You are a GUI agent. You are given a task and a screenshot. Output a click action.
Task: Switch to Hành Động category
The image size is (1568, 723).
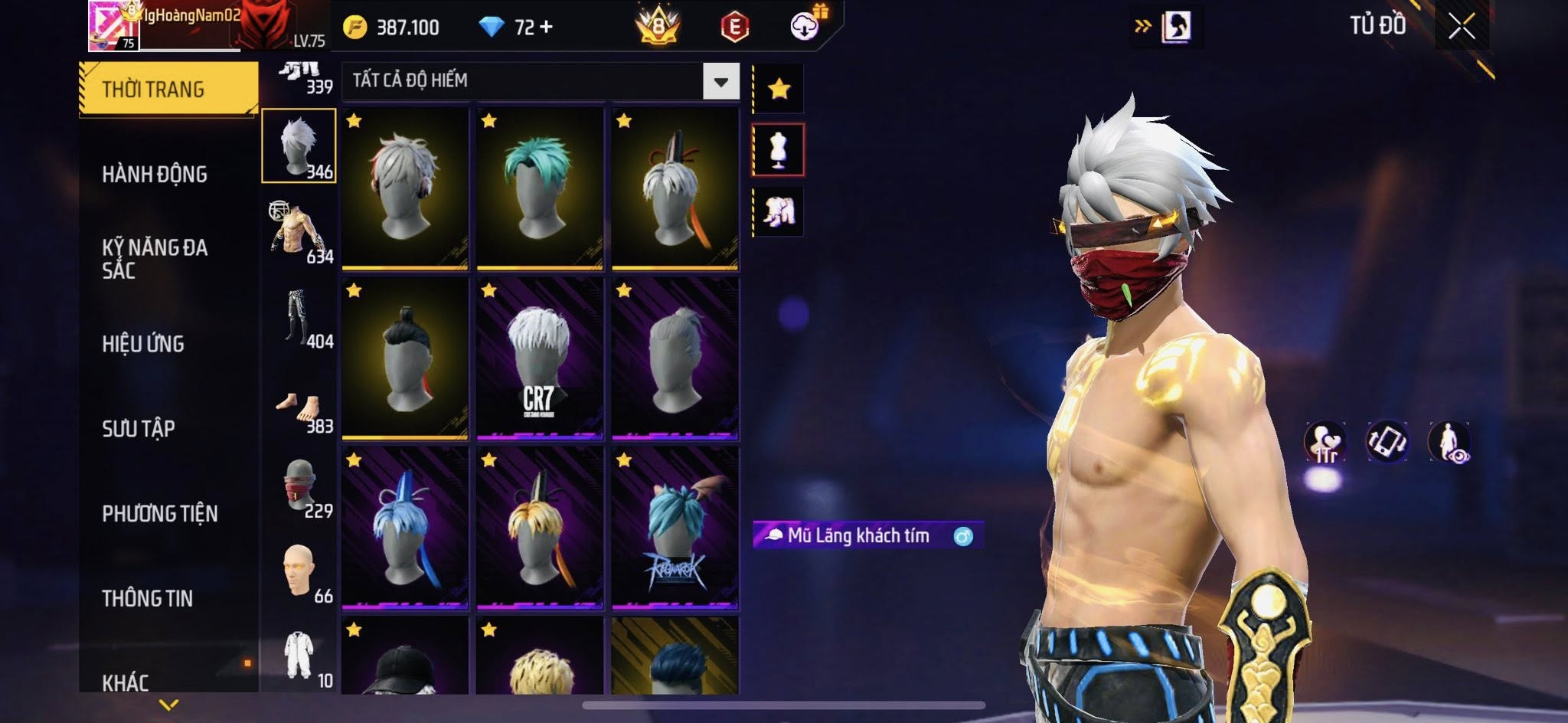(x=155, y=174)
